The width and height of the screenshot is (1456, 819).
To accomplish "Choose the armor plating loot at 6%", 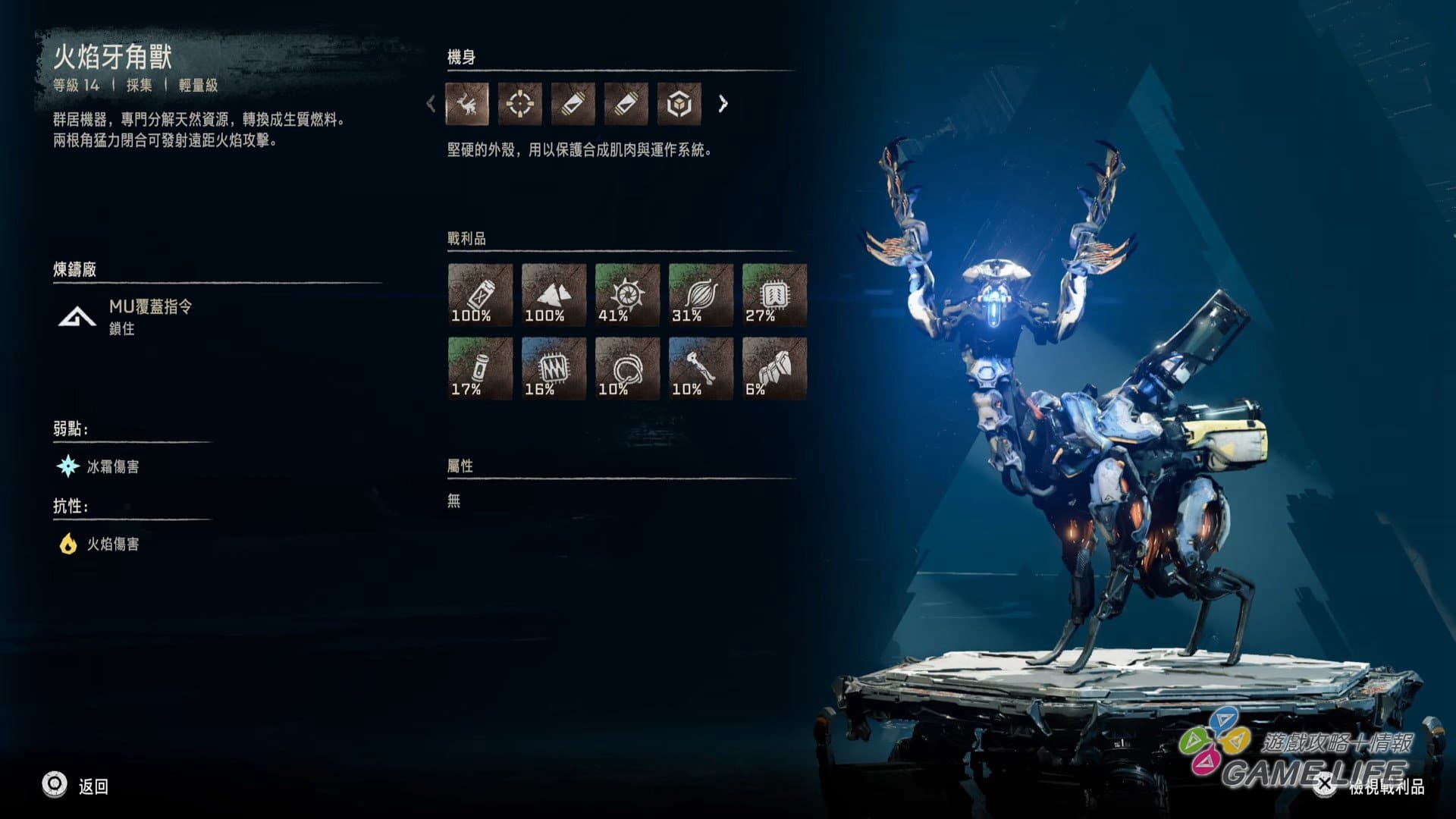I will (774, 368).
